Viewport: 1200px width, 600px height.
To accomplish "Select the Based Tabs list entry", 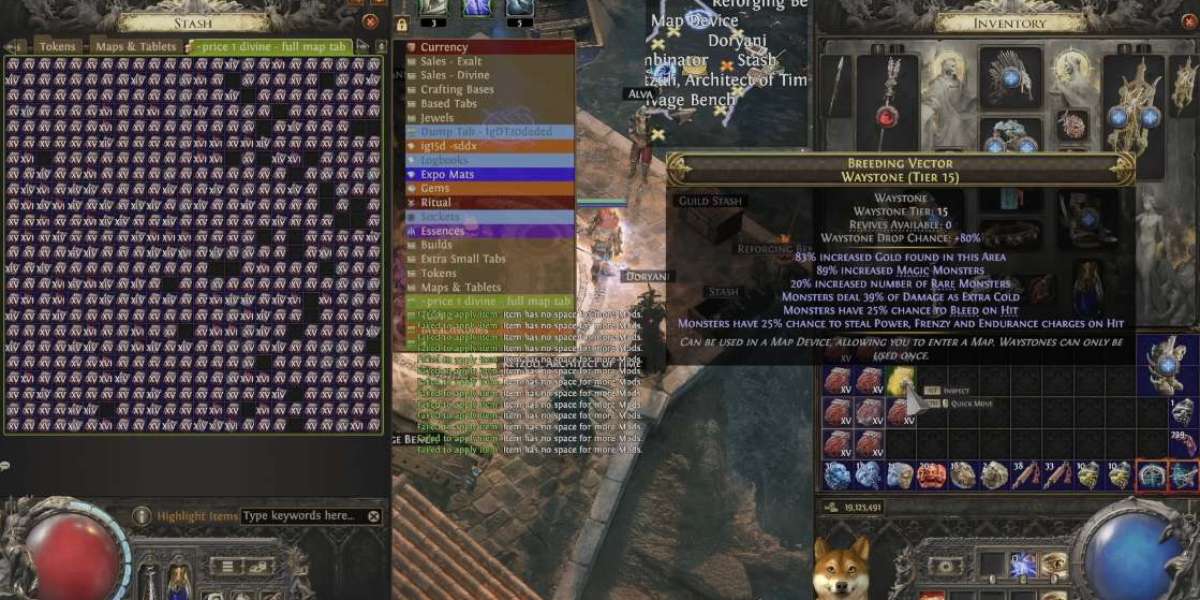I will click(448, 103).
